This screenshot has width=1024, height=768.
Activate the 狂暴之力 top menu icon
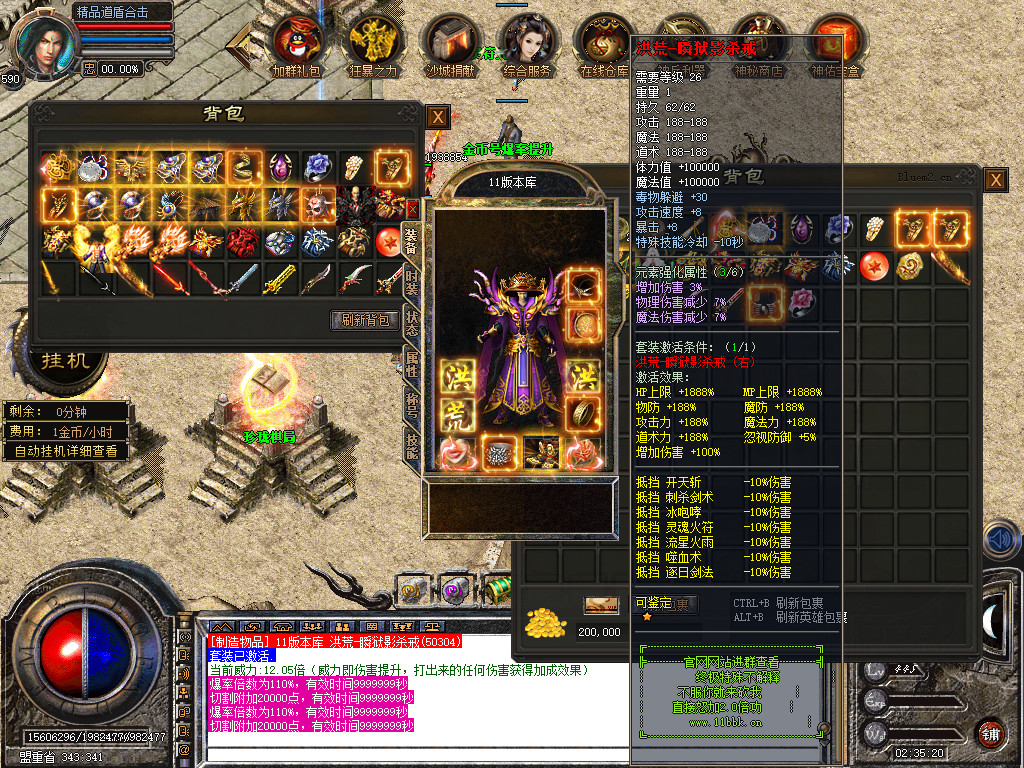pyautogui.click(x=371, y=46)
